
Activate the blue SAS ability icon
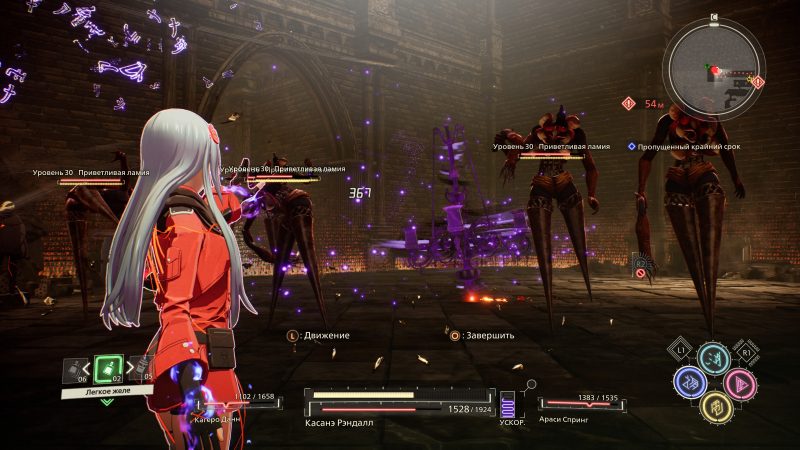point(689,381)
